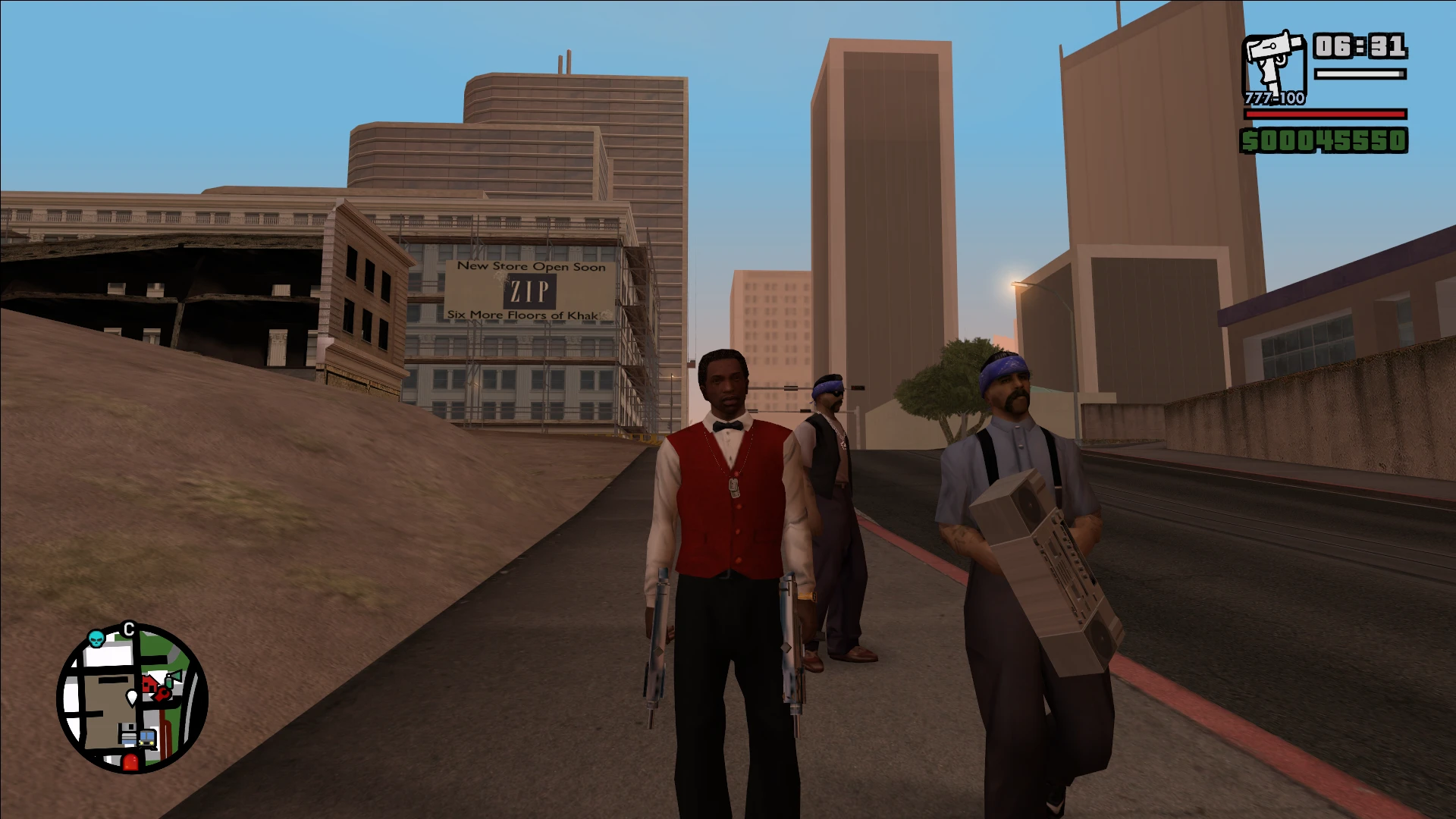Click the train station blip on the minimap

tap(147, 739)
